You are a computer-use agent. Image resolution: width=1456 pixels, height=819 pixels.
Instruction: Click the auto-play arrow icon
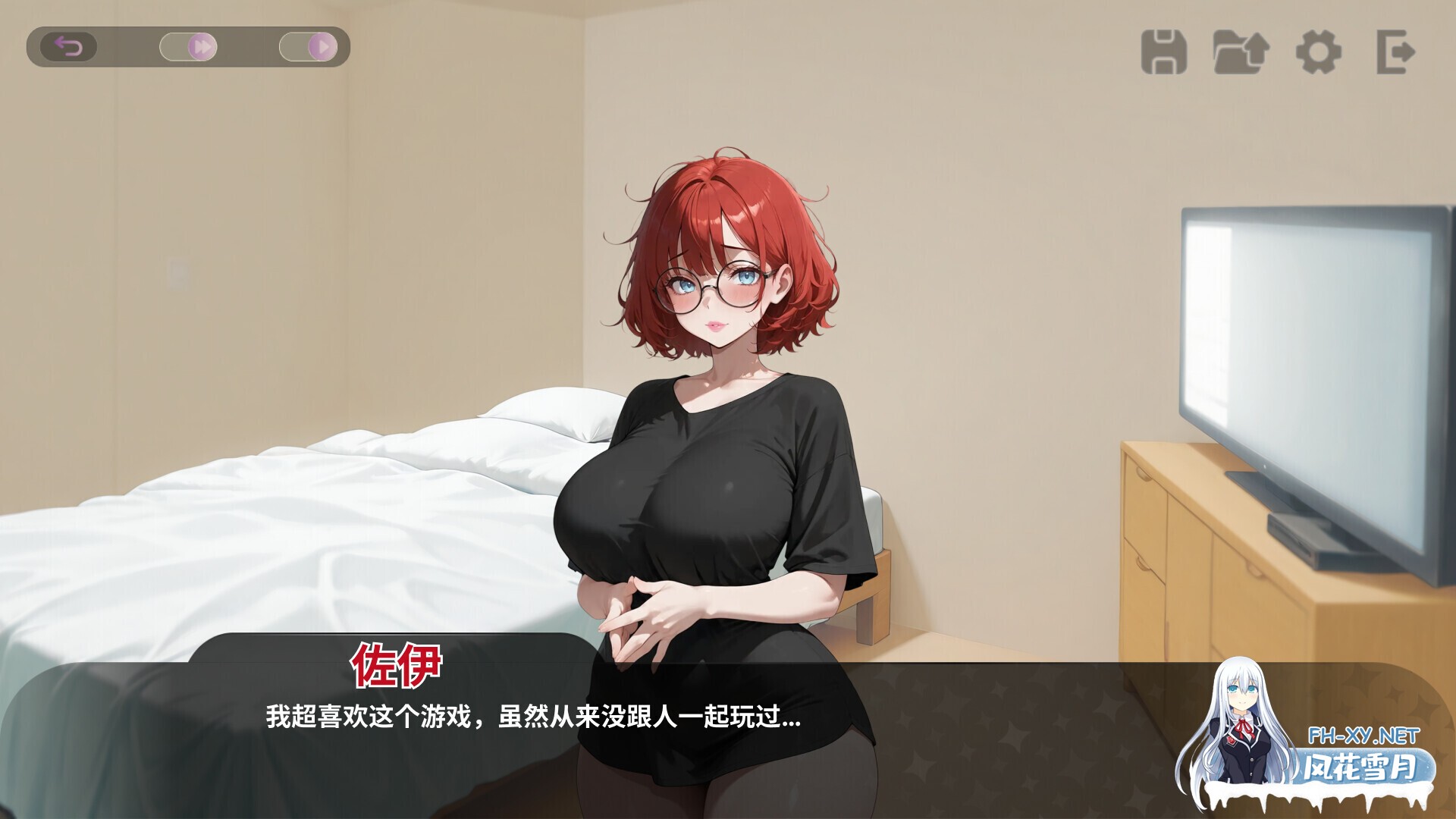324,46
